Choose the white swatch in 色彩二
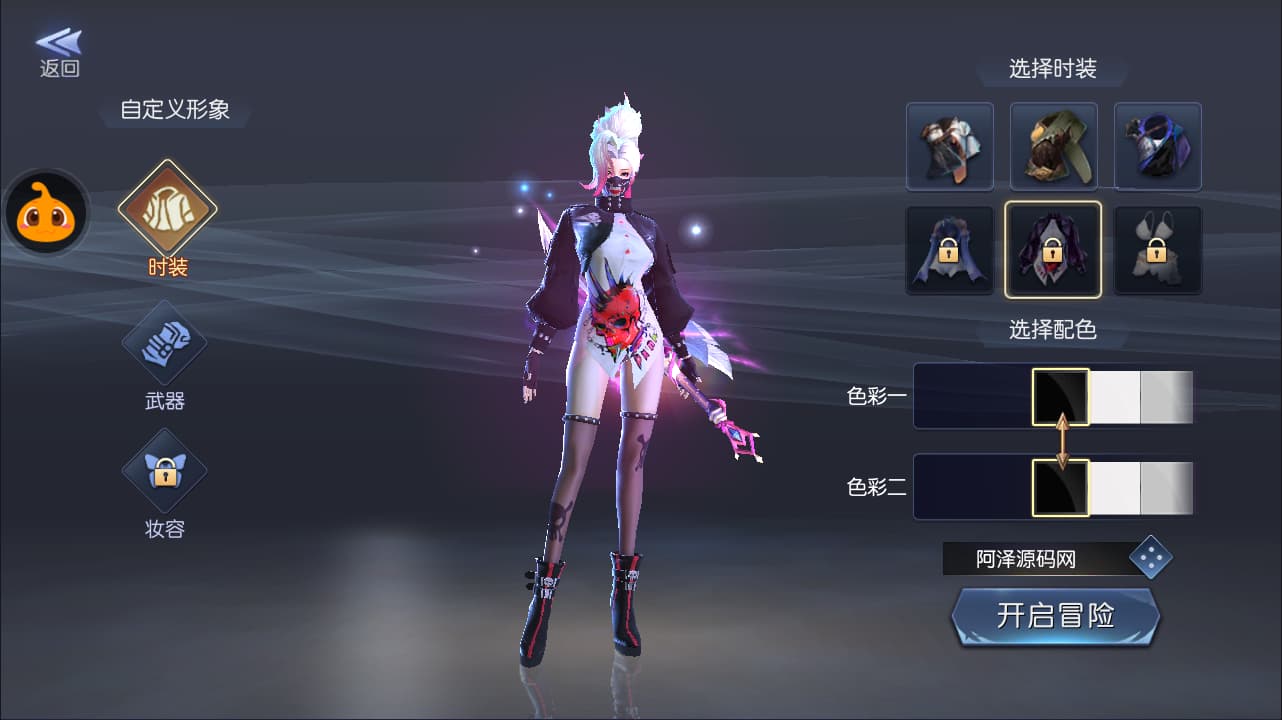The height and width of the screenshot is (720, 1282). tap(1114, 487)
